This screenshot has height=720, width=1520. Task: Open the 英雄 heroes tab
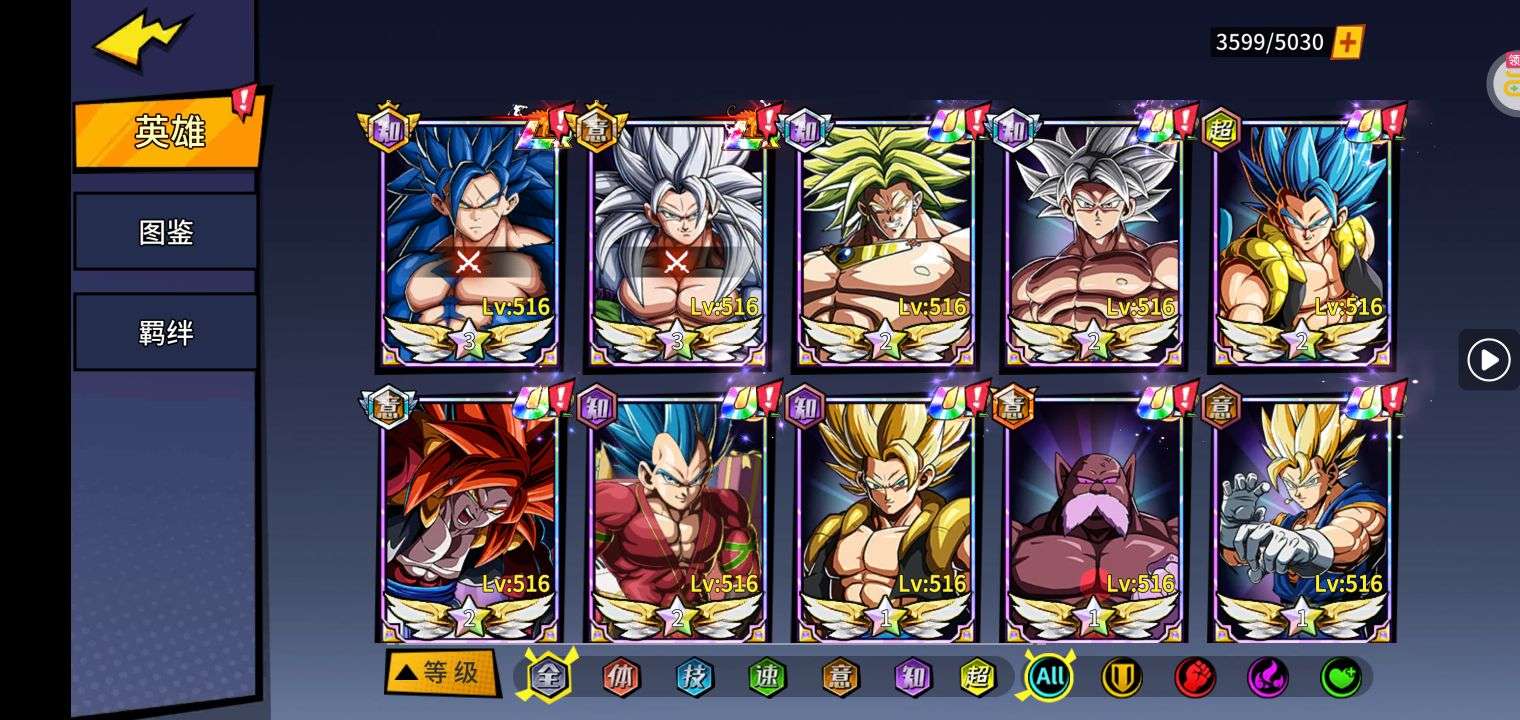168,131
